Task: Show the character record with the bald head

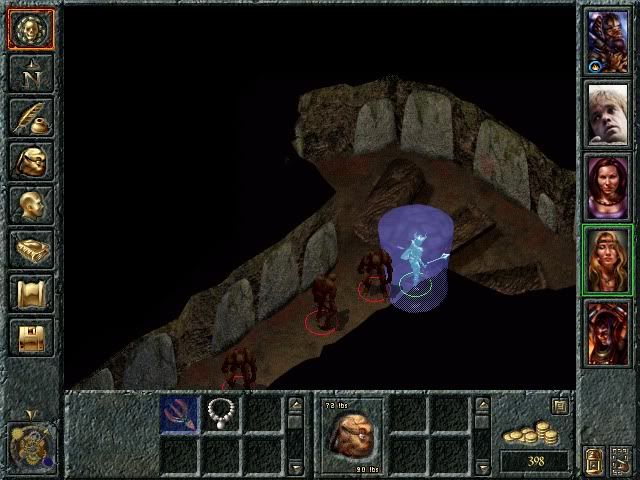Action: 30,205
